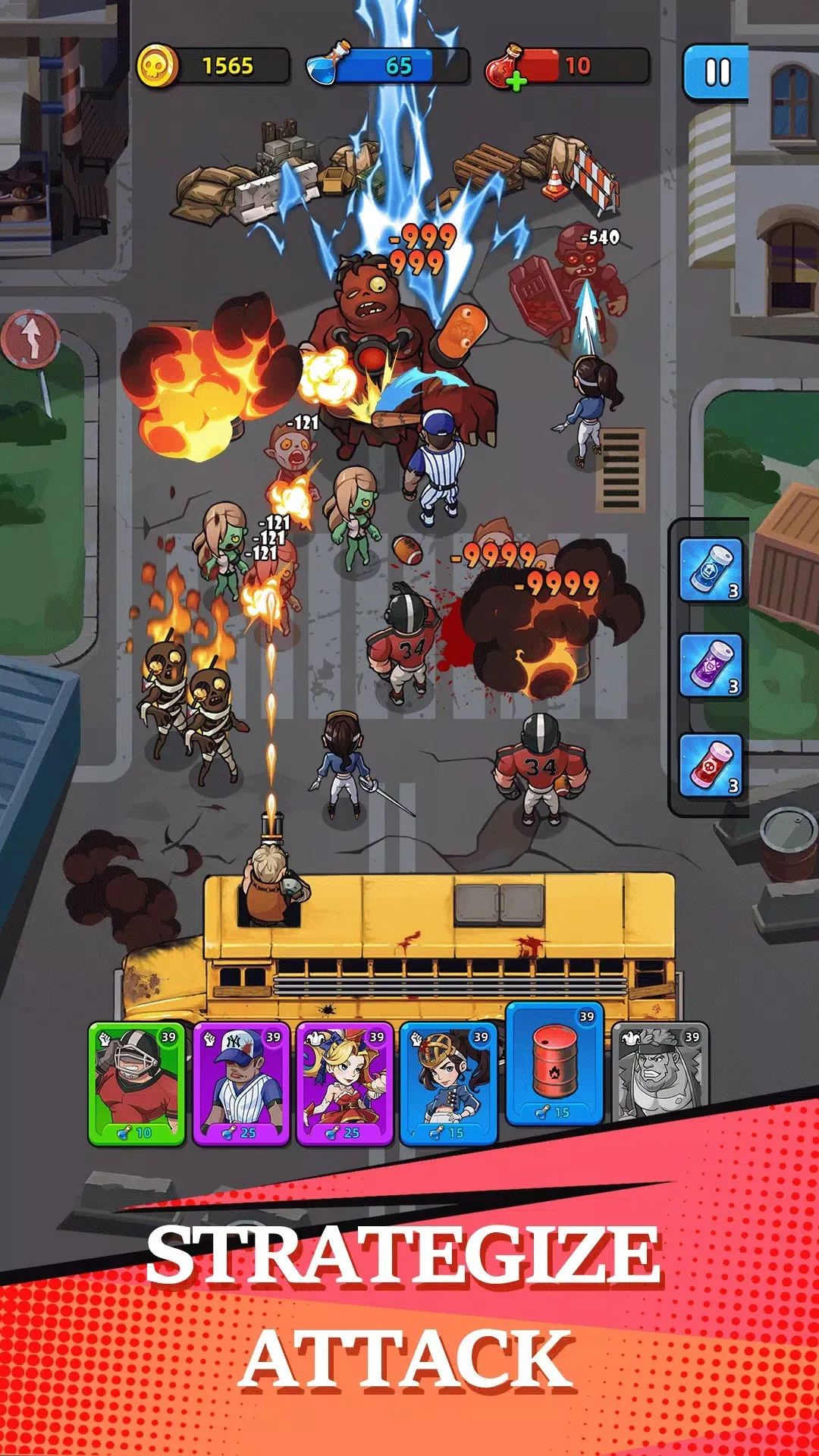Deploy the fencer girl unit card
The image size is (819, 1456).
(x=449, y=1083)
